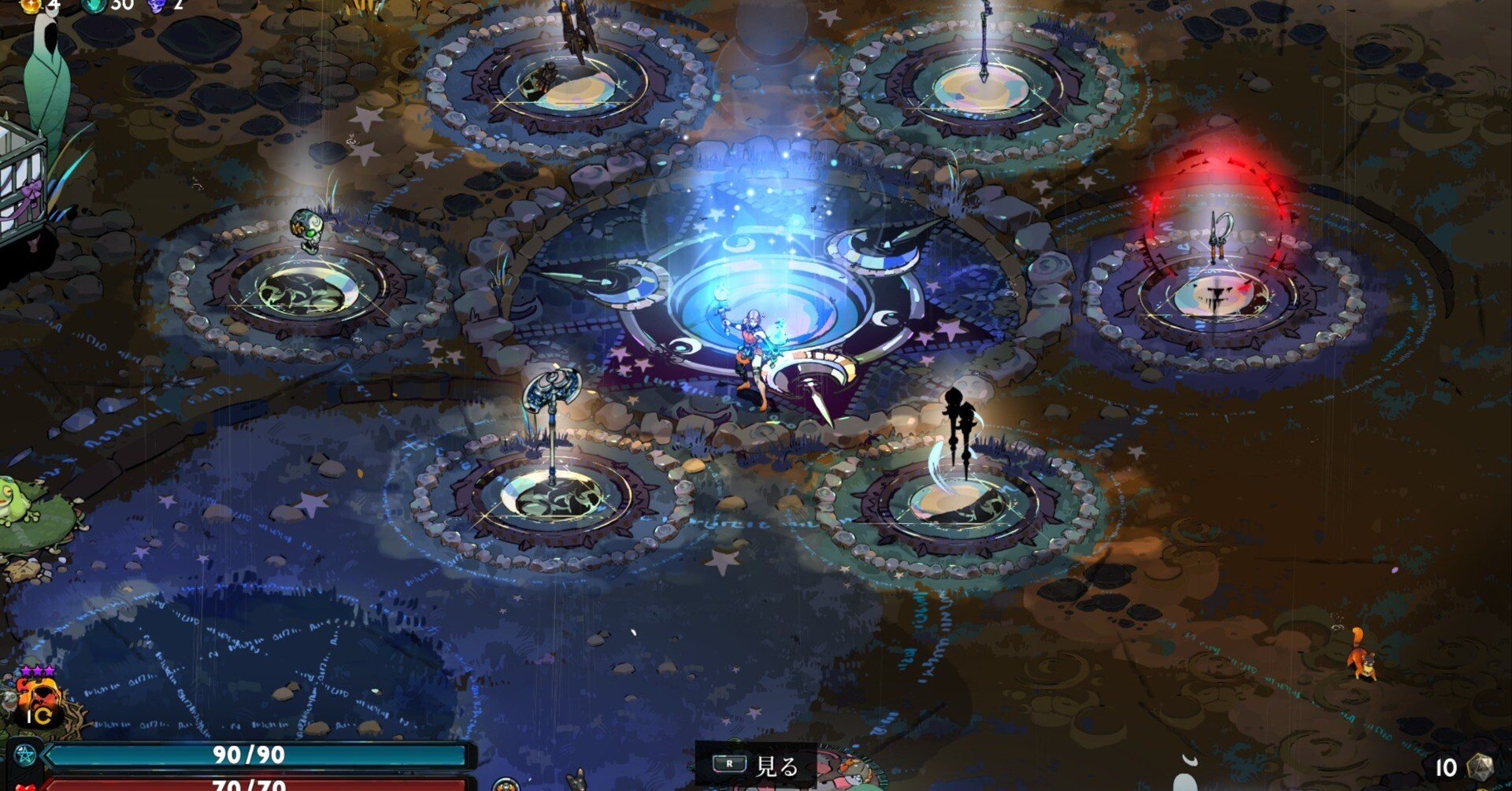Click the purple Shadow skull icon
This screenshot has width=1512, height=791.
[156, 8]
